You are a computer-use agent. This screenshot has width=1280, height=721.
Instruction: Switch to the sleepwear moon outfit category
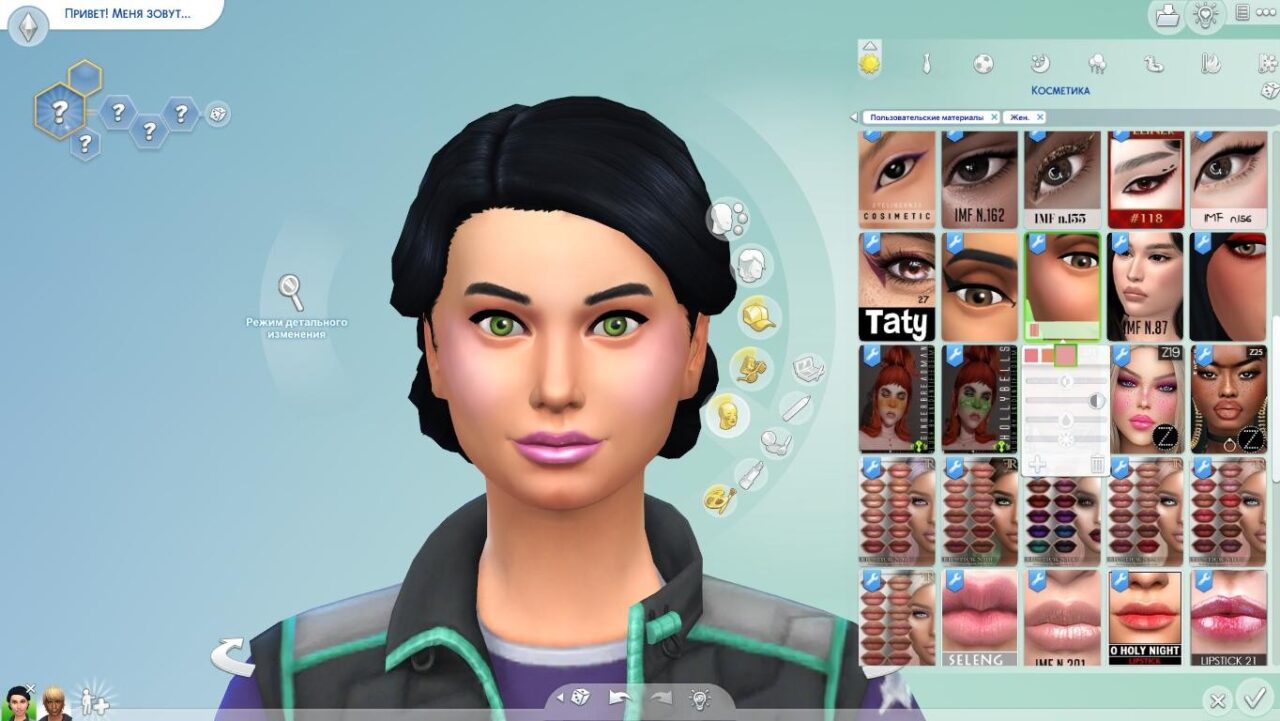[x=1040, y=64]
